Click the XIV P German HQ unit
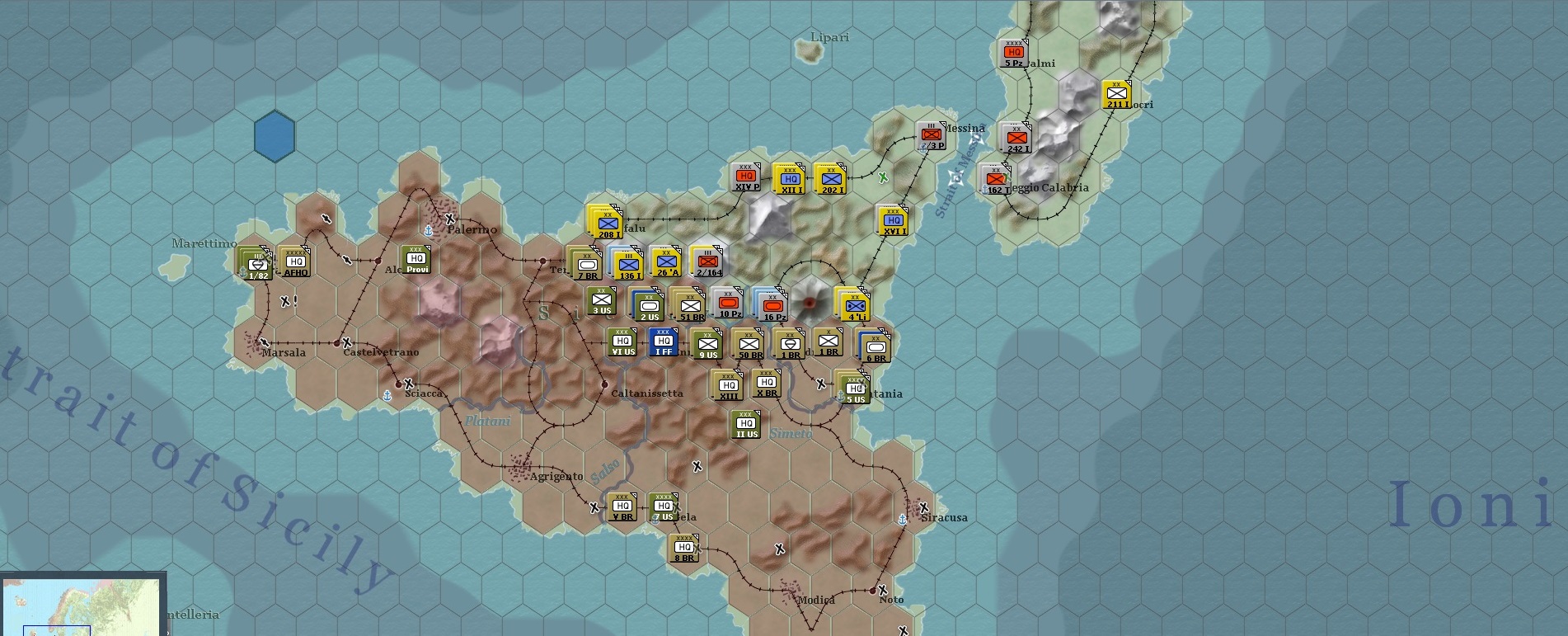Screen dimensions: 1568x636 pyautogui.click(x=744, y=176)
